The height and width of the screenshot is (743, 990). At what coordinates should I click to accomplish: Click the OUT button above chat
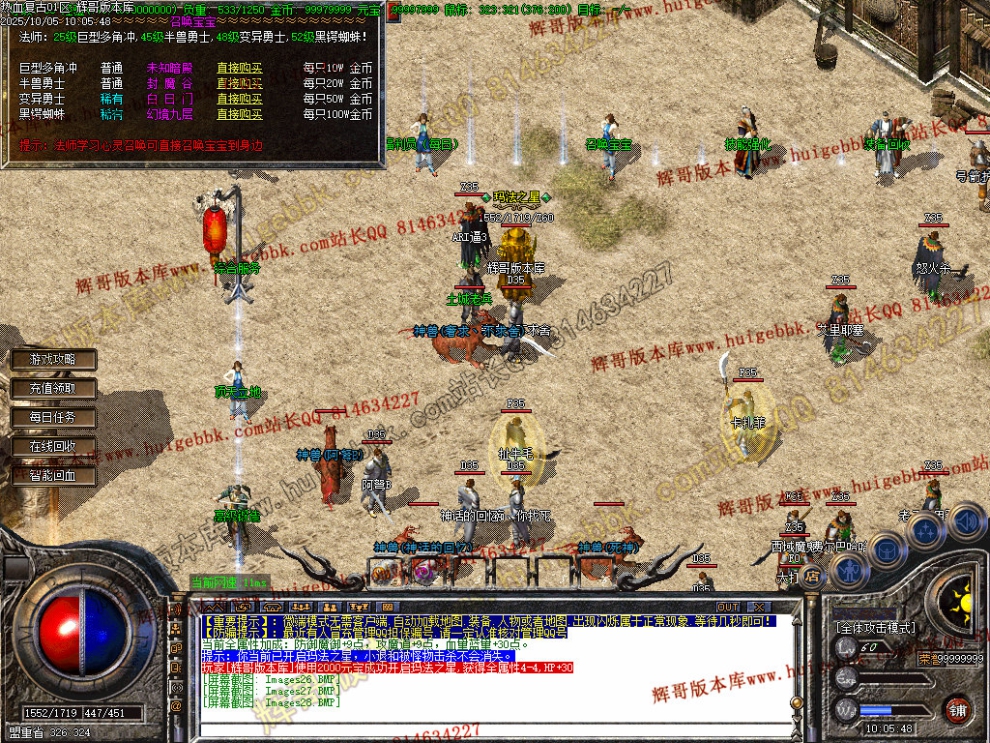pyautogui.click(x=728, y=607)
